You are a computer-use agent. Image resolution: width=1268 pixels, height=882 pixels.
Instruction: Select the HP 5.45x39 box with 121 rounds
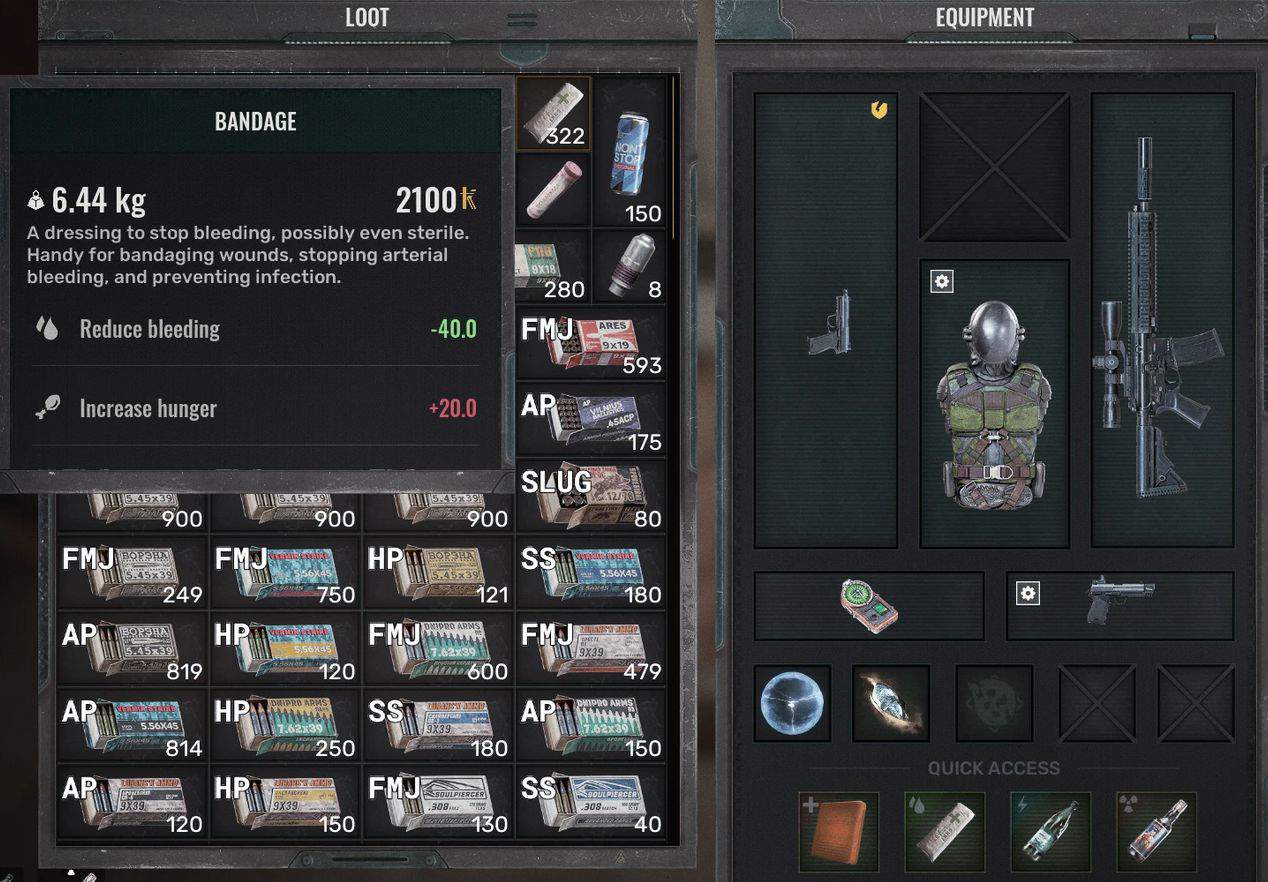click(439, 573)
